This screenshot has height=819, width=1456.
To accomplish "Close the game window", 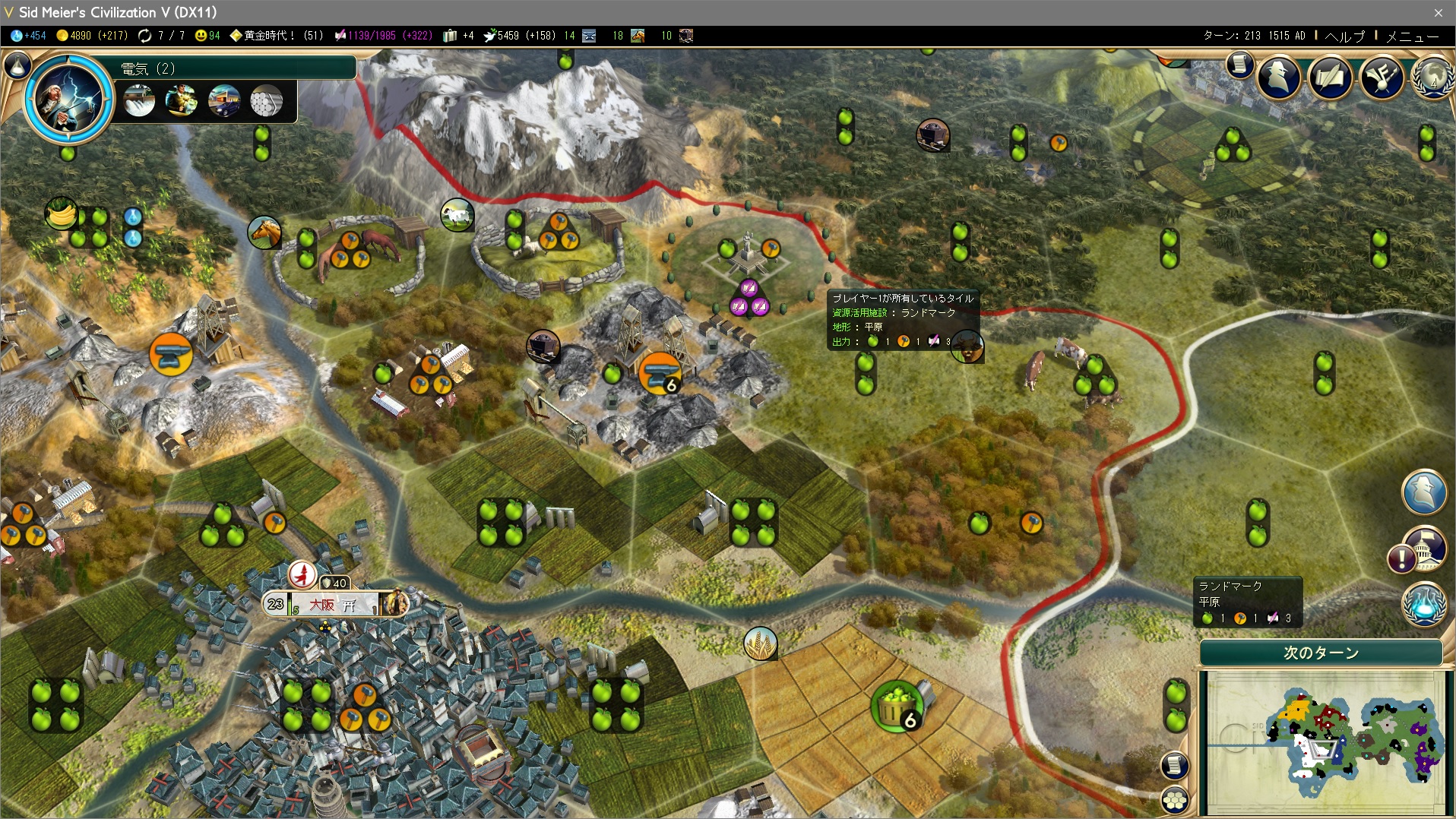I will click(1438, 12).
